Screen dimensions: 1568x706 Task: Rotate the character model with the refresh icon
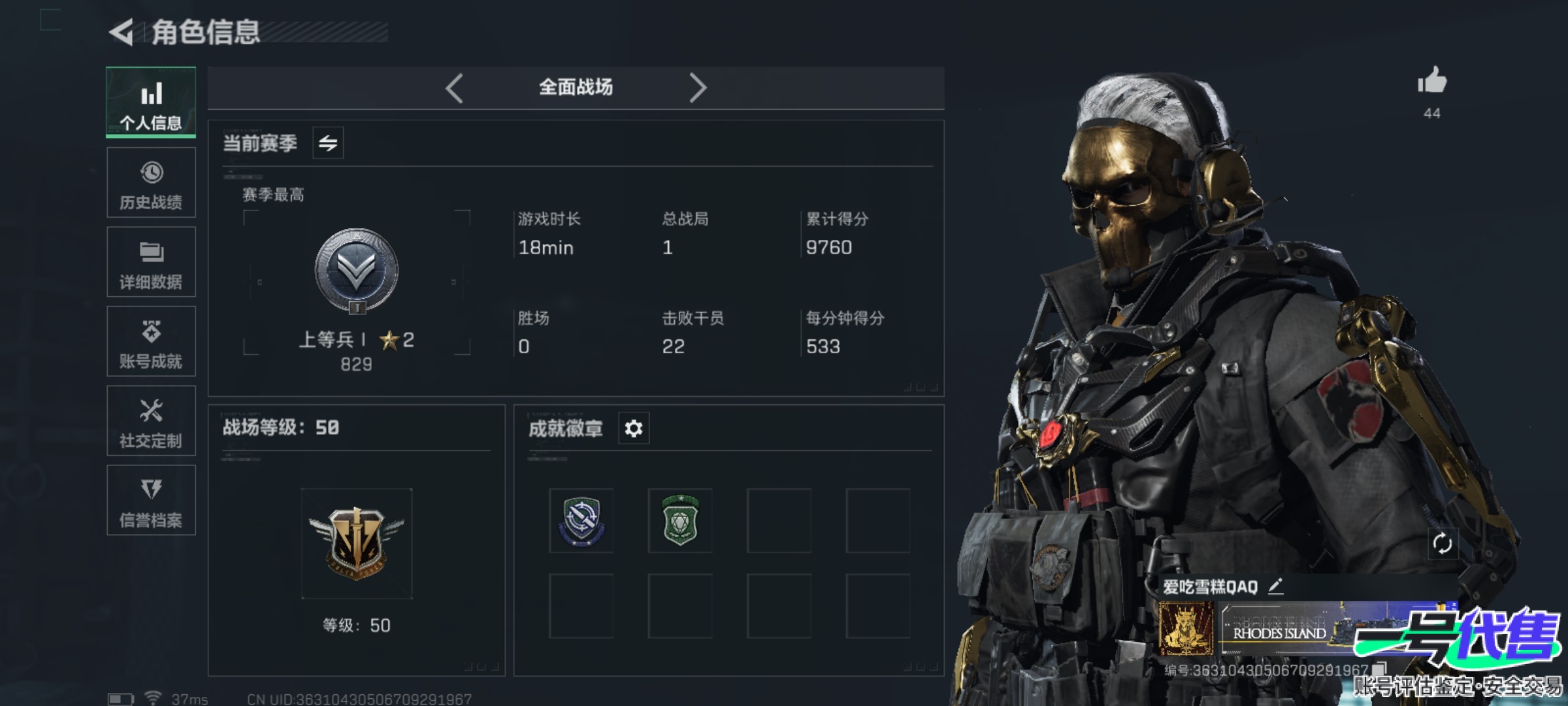(x=1442, y=543)
